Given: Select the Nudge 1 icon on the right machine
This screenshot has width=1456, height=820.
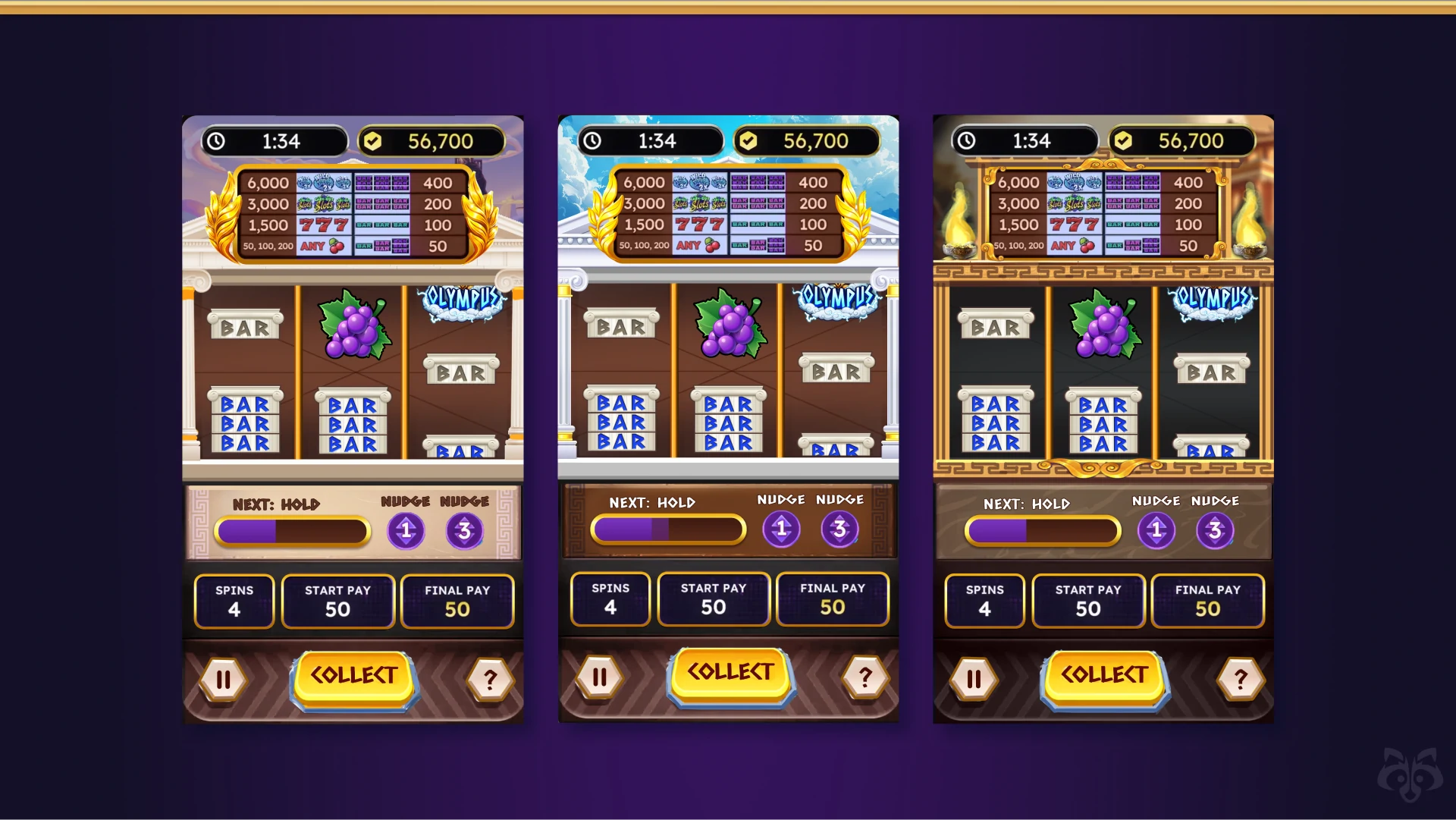Looking at the screenshot, I should (1155, 530).
